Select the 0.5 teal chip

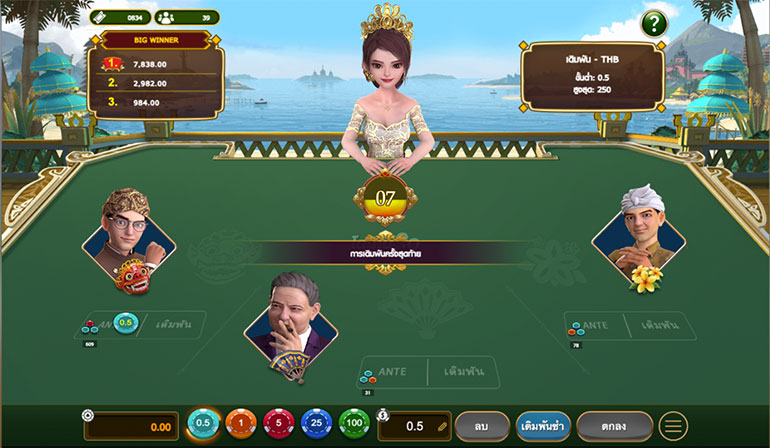(203, 425)
